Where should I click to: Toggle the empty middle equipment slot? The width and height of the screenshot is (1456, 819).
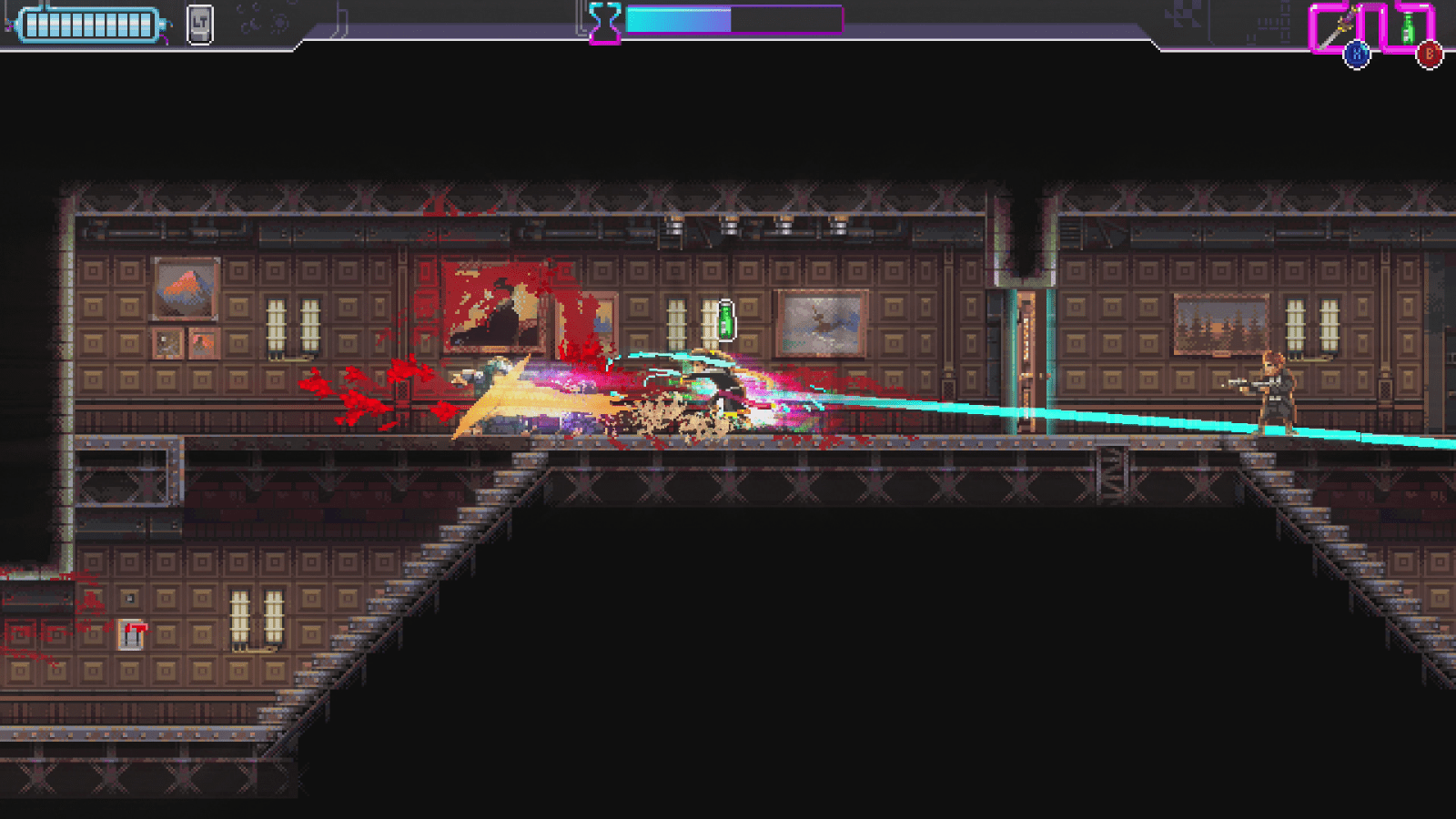pyautogui.click(x=1372, y=27)
